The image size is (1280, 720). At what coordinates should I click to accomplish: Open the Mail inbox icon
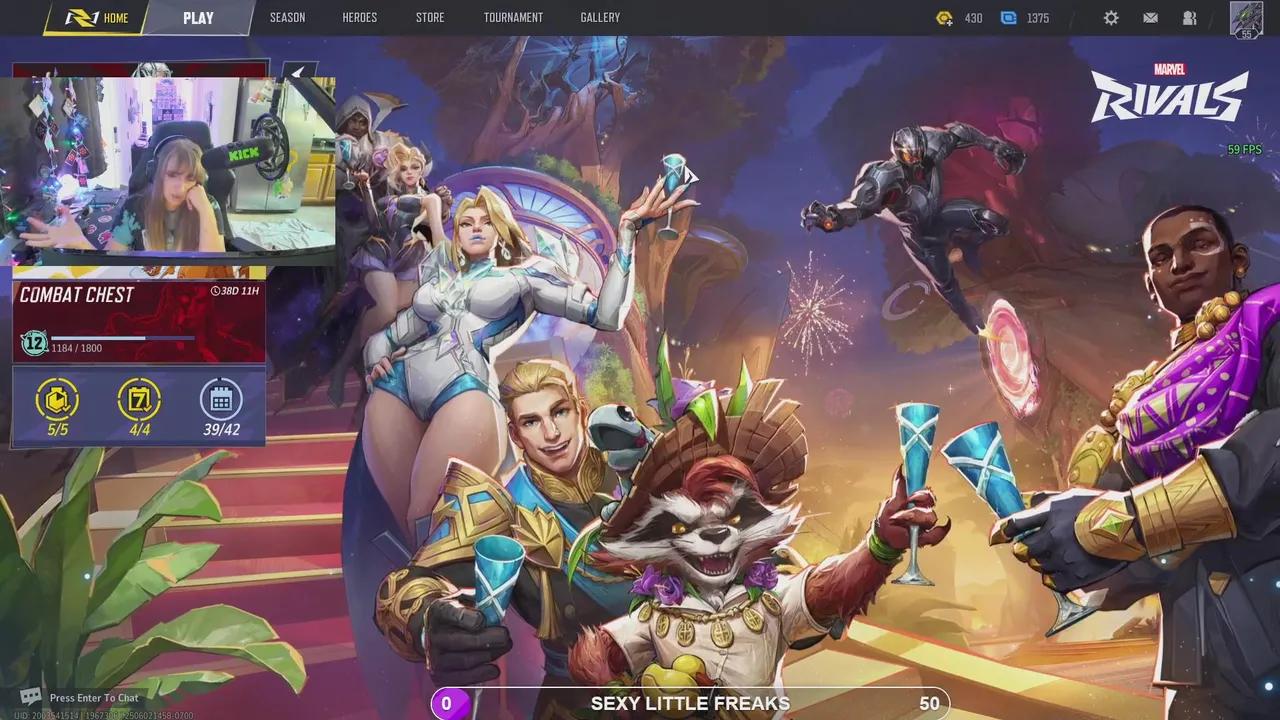[1150, 17]
